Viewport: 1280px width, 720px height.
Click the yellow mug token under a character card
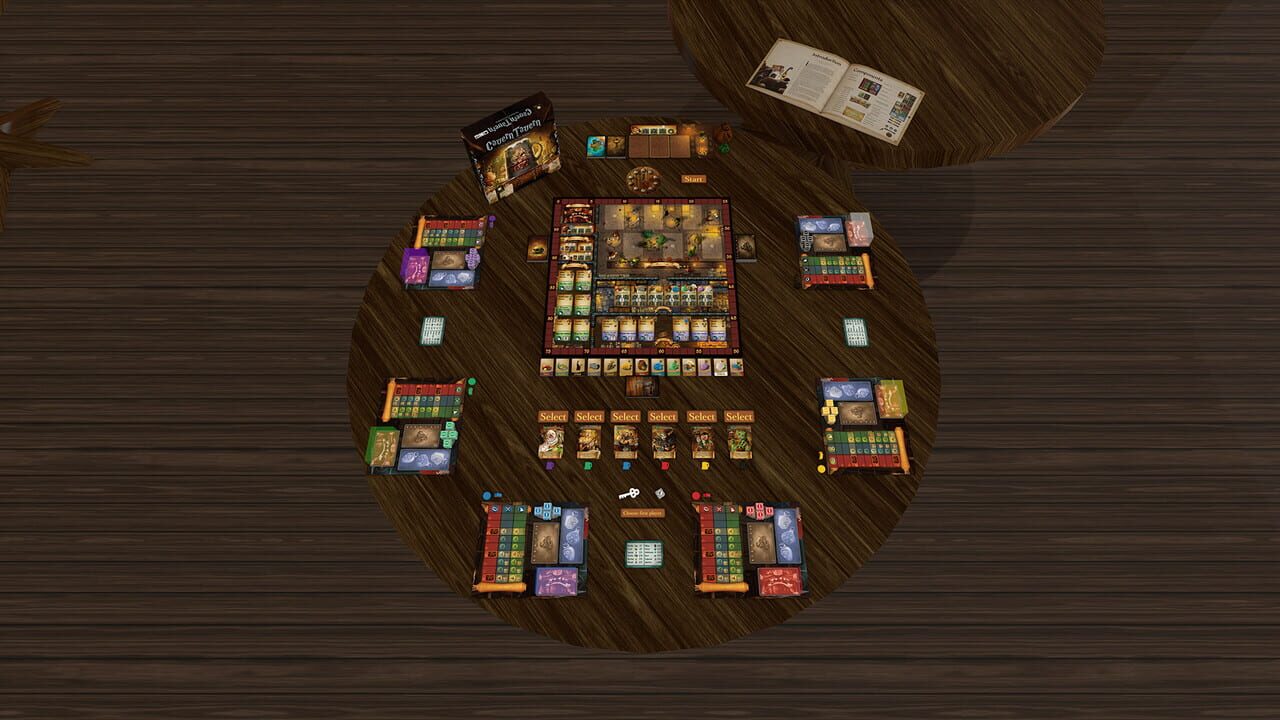point(703,465)
